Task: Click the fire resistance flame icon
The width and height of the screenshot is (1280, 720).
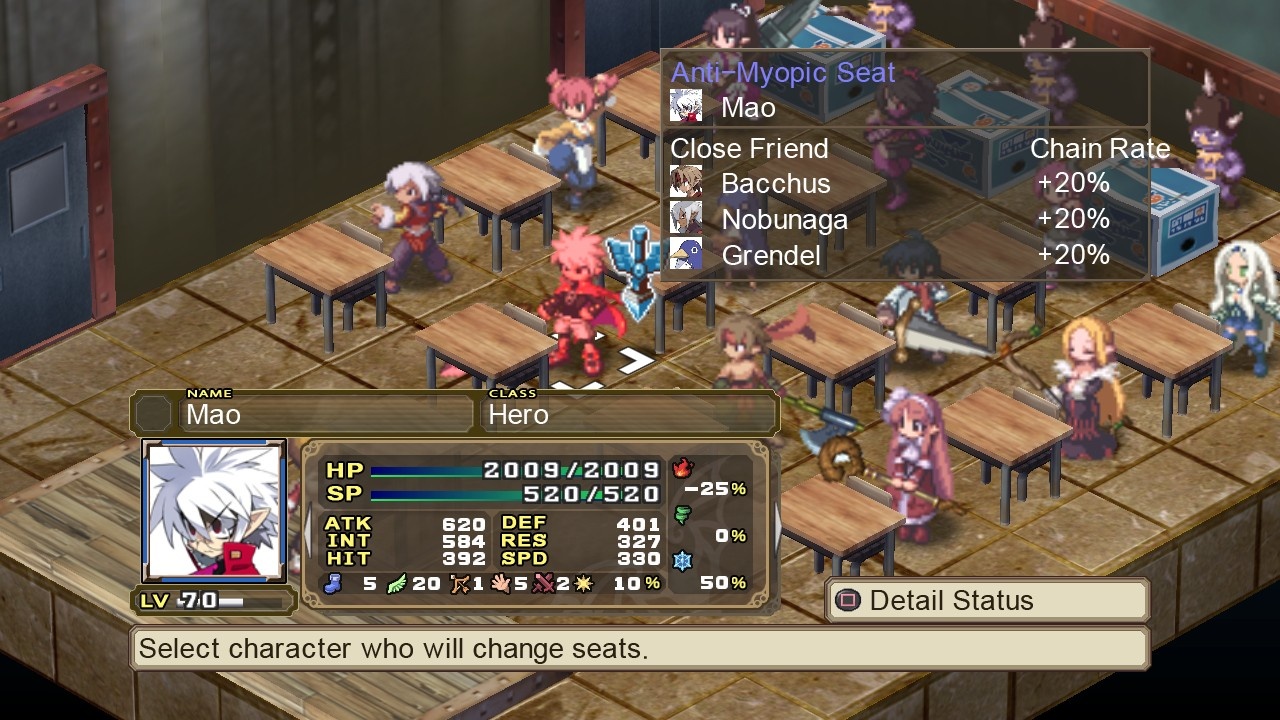Action: tap(682, 468)
